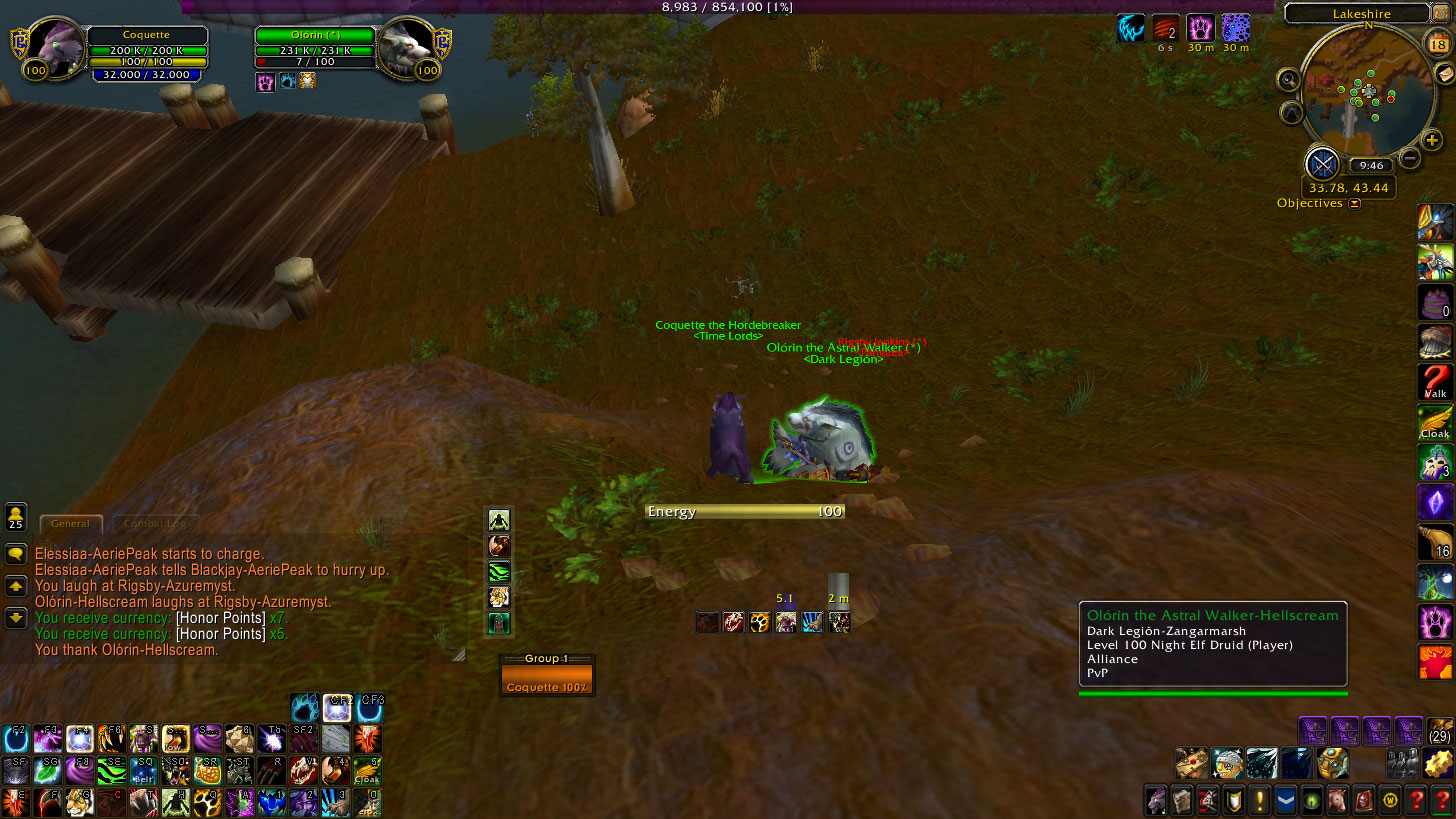Switch to the General chat tab

[70, 523]
